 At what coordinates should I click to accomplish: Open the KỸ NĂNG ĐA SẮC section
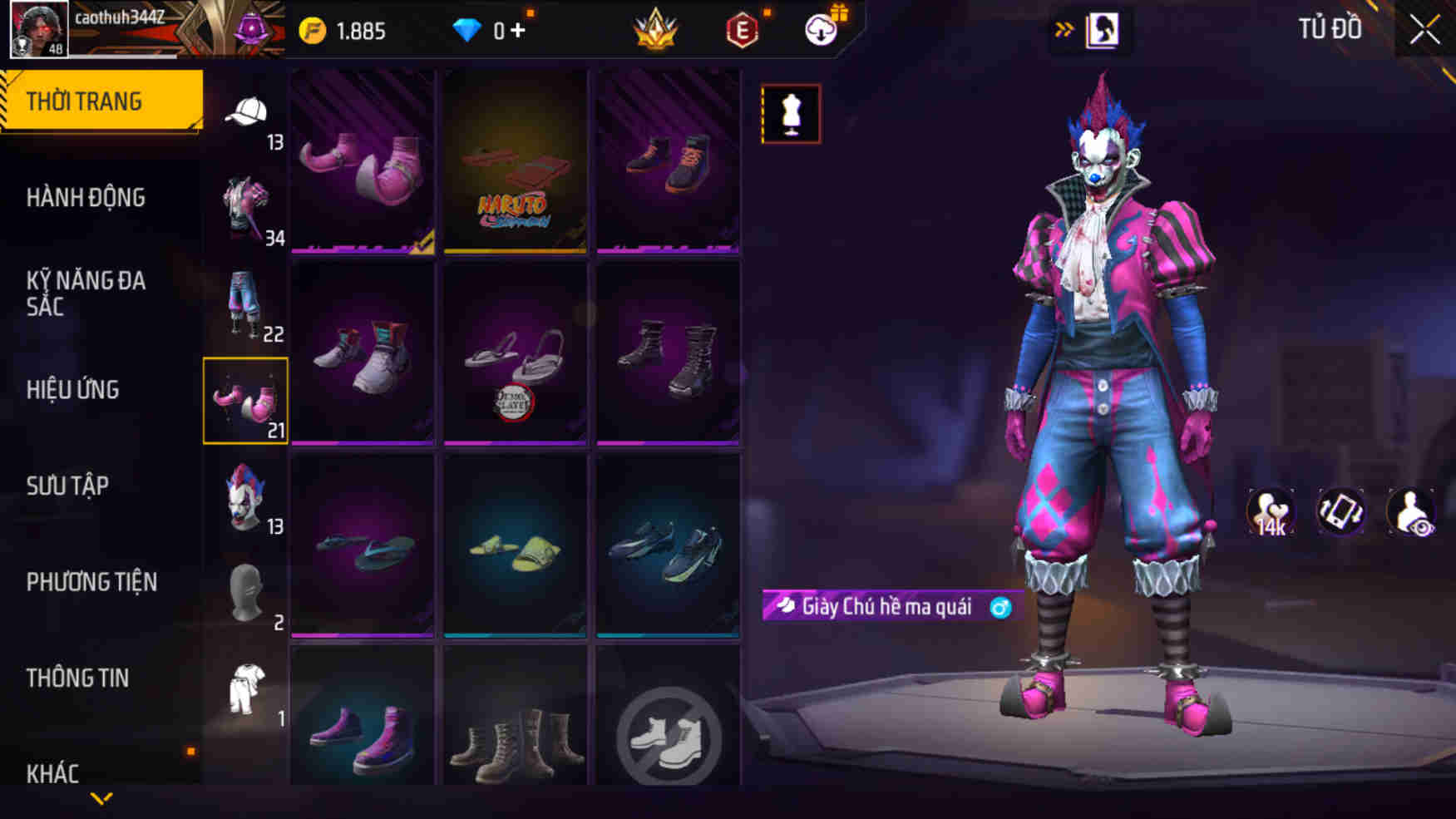(x=86, y=294)
